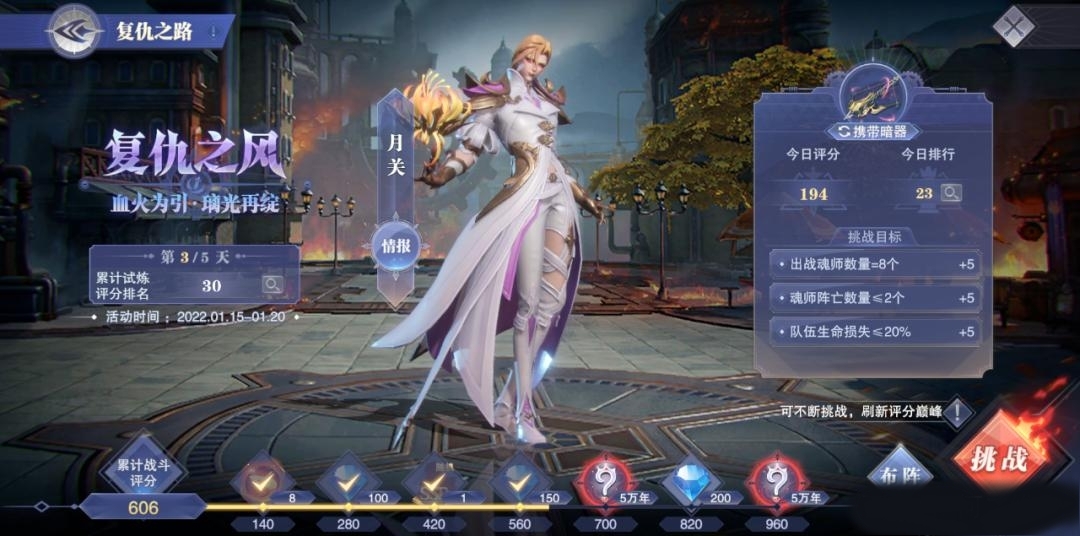1080x536 pixels.
Task: Show the info tip next to 复仇之路 title
Action: click(x=213, y=32)
